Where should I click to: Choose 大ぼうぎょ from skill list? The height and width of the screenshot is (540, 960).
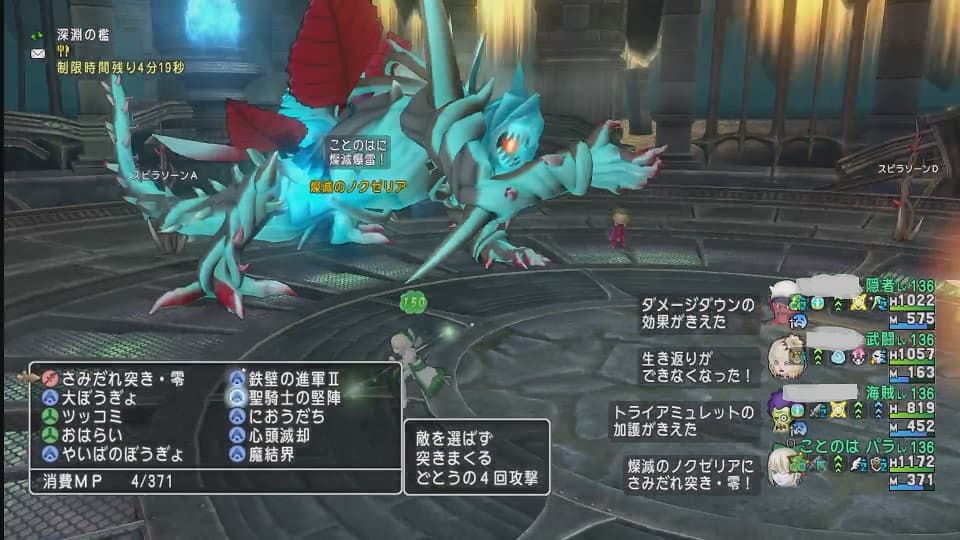[100, 397]
